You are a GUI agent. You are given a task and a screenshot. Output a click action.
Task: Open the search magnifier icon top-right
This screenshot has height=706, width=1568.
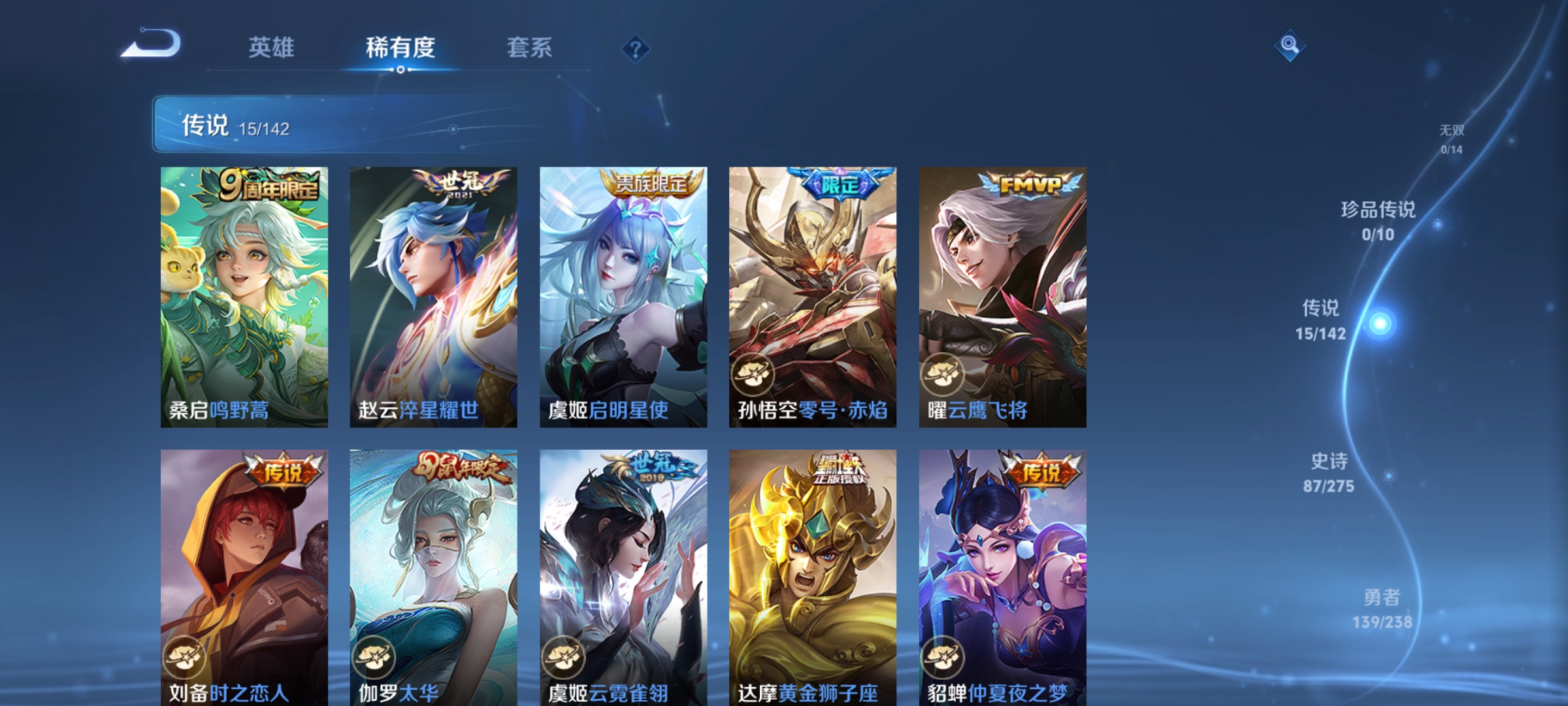point(1290,46)
